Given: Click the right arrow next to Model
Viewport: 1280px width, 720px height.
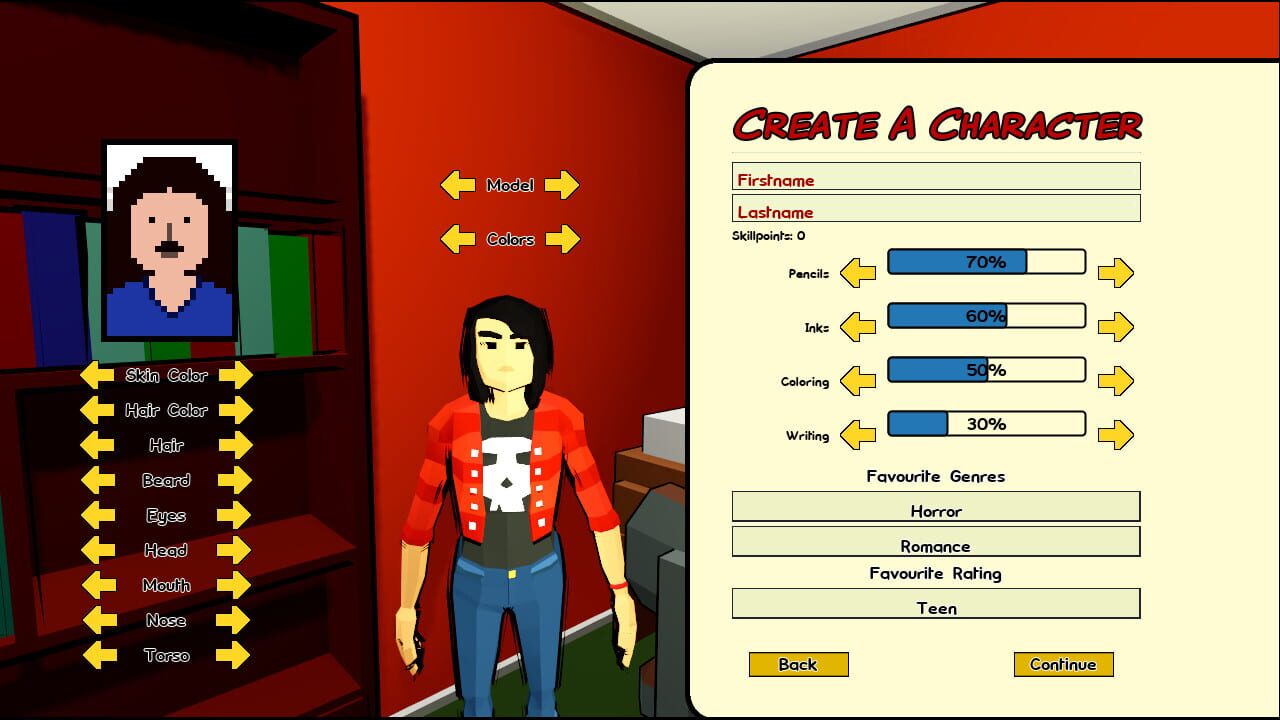Looking at the screenshot, I should click(x=561, y=185).
